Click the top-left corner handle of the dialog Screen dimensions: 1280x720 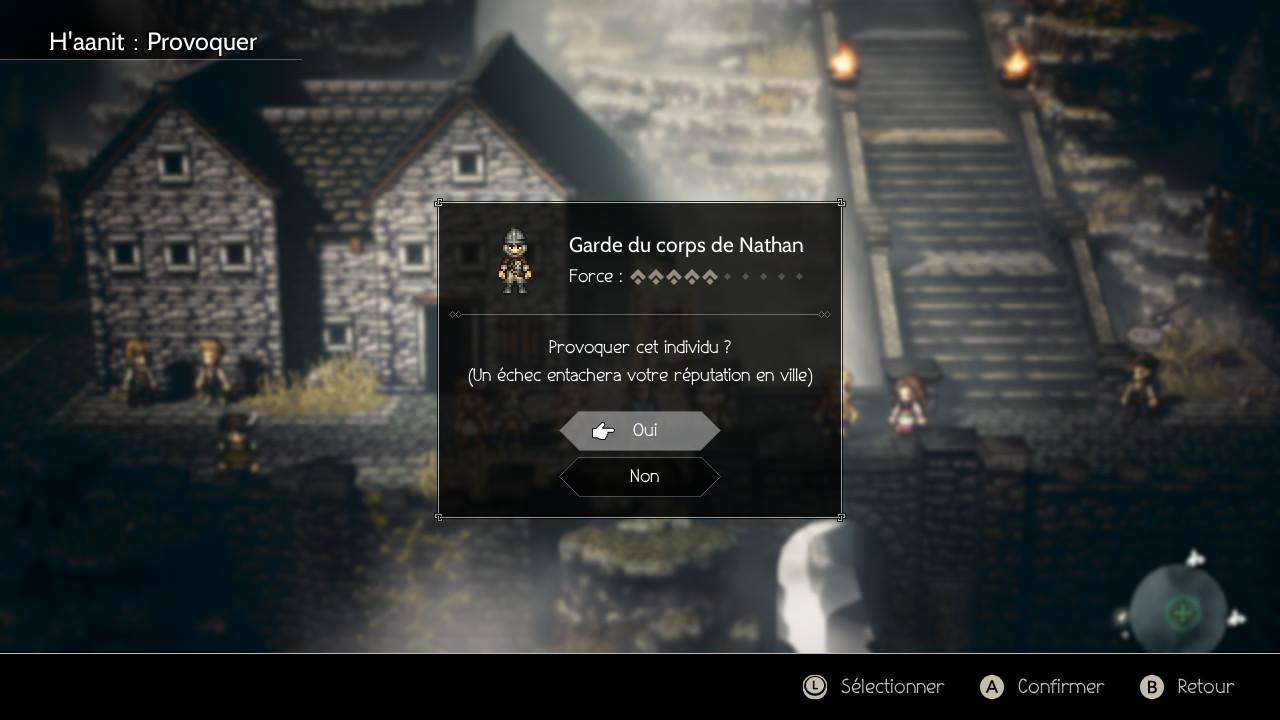439,203
